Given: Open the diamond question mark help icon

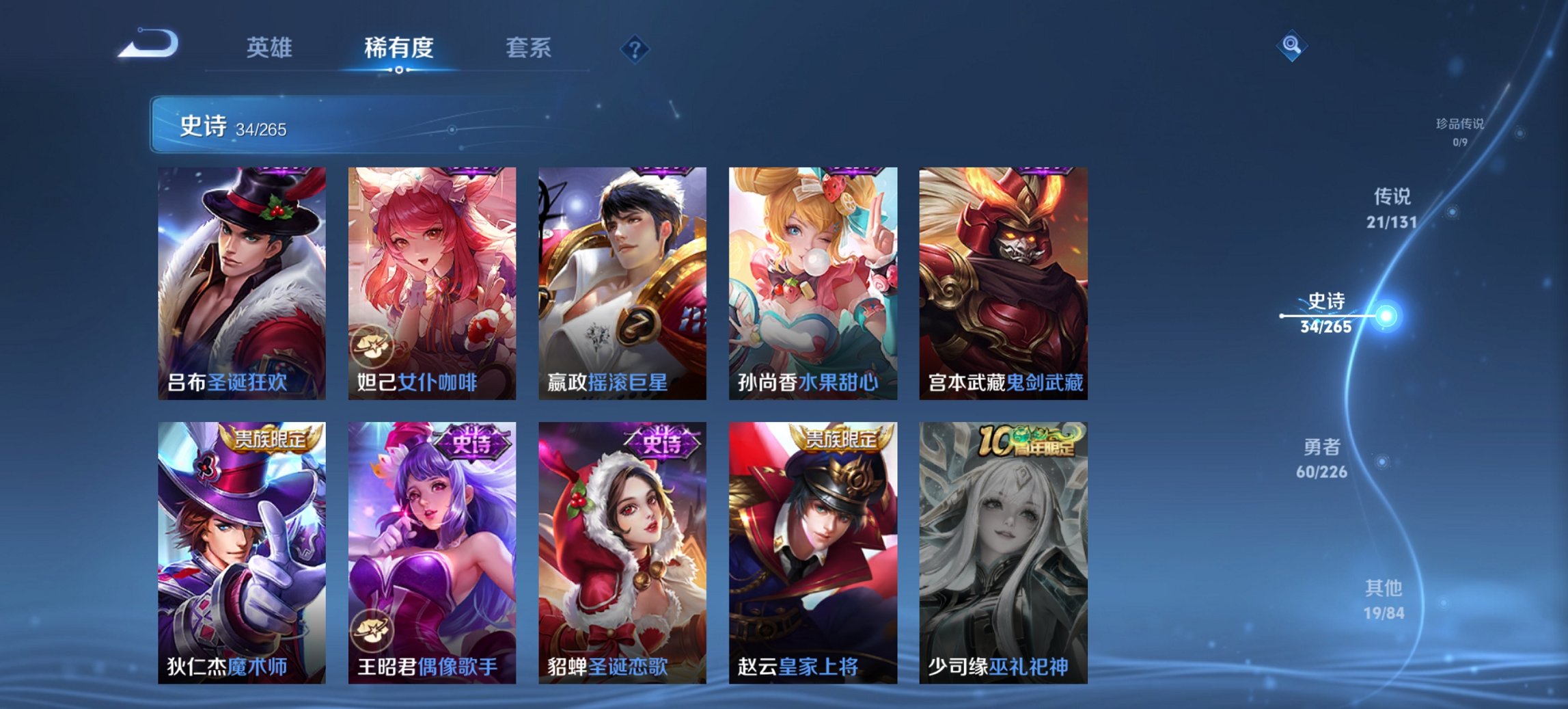Looking at the screenshot, I should pyautogui.click(x=635, y=49).
